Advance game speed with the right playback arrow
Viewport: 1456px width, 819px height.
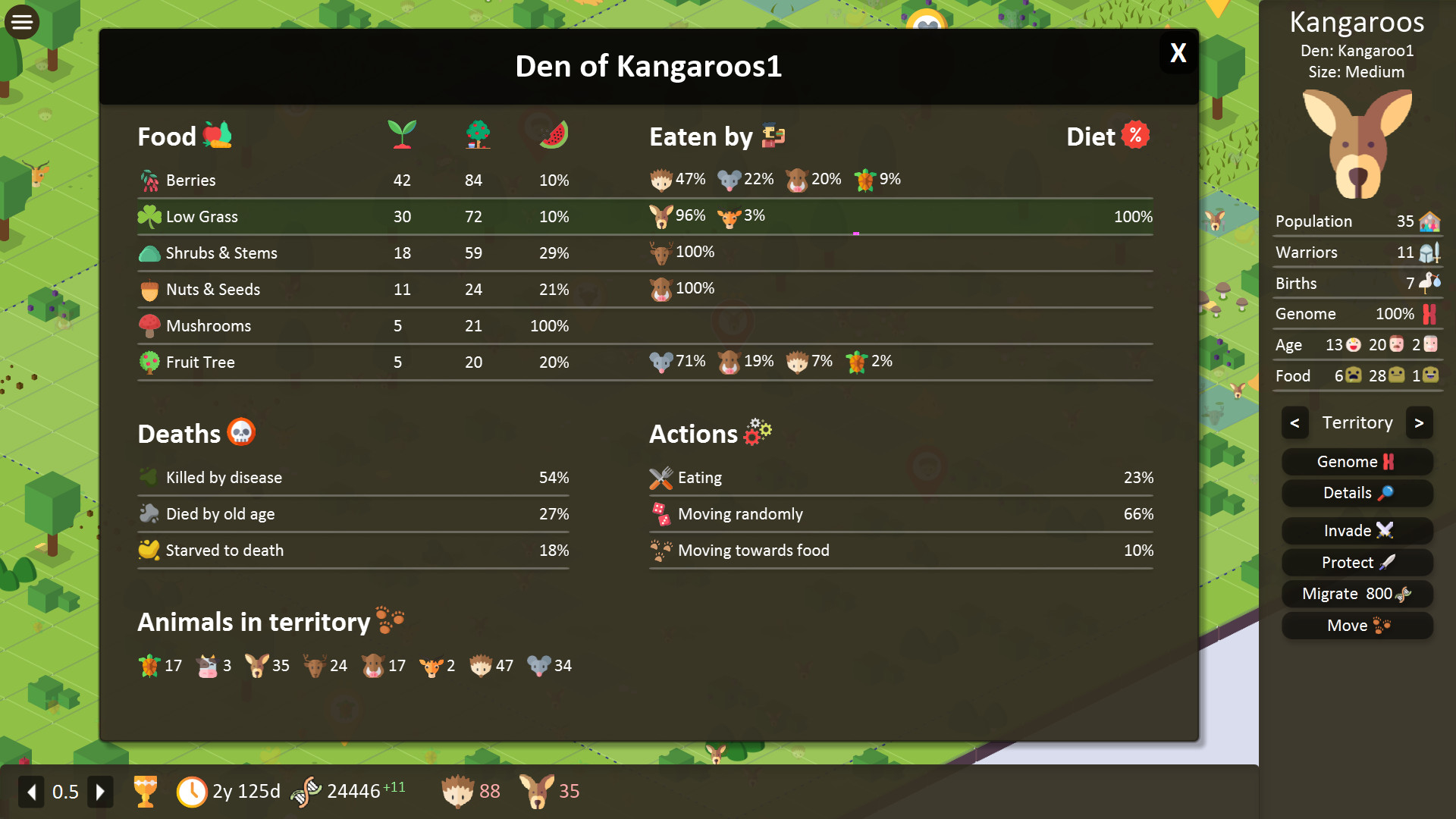pyautogui.click(x=101, y=791)
